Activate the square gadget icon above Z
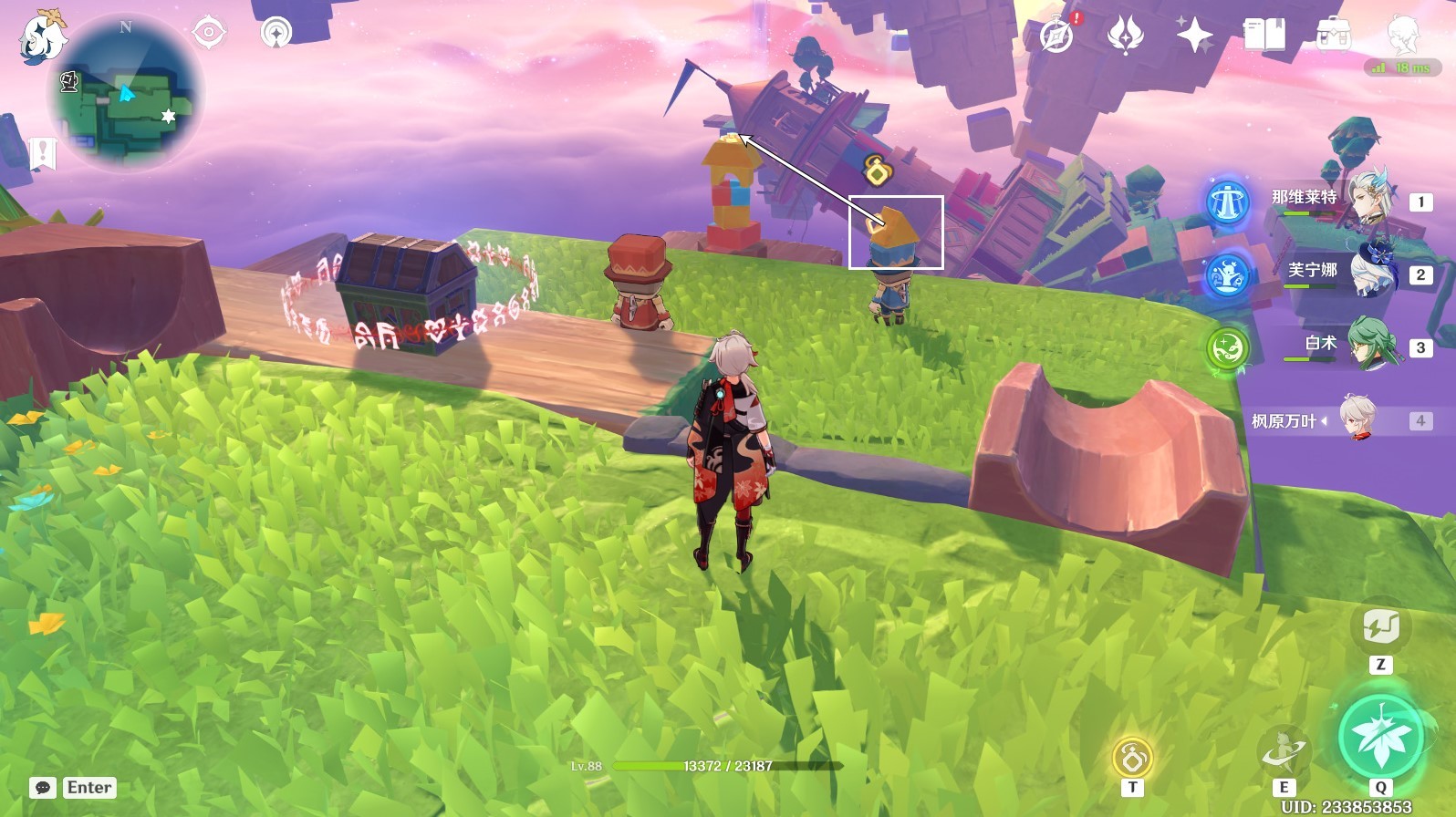 (1380, 627)
